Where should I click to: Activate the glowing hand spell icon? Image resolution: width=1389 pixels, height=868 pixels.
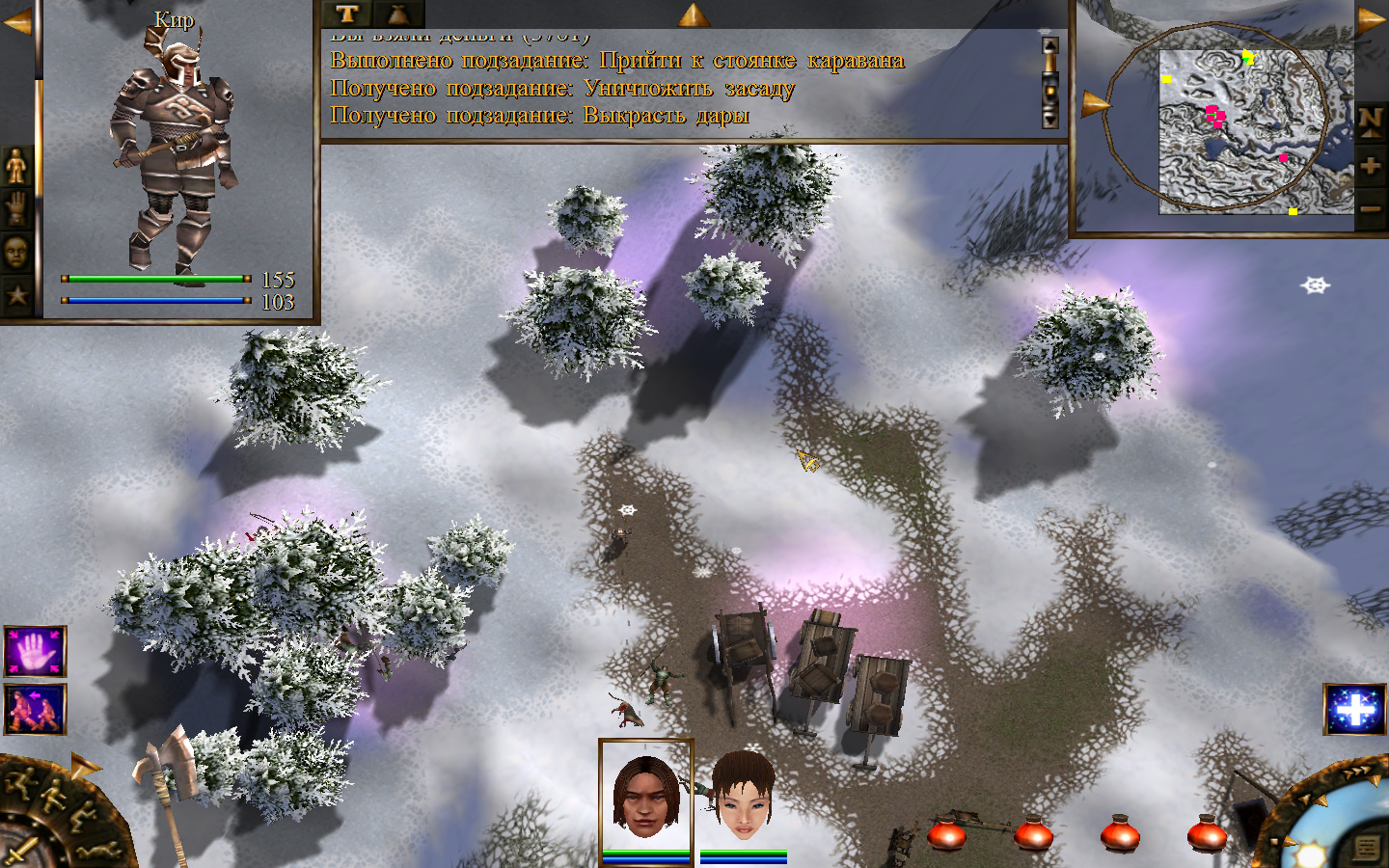point(36,652)
